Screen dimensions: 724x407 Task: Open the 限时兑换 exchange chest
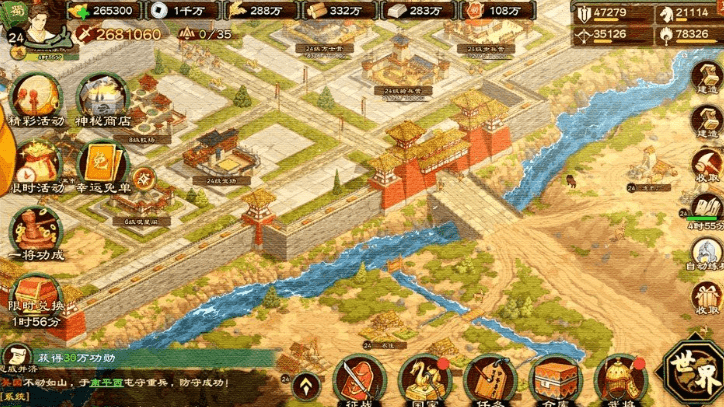tap(37, 292)
